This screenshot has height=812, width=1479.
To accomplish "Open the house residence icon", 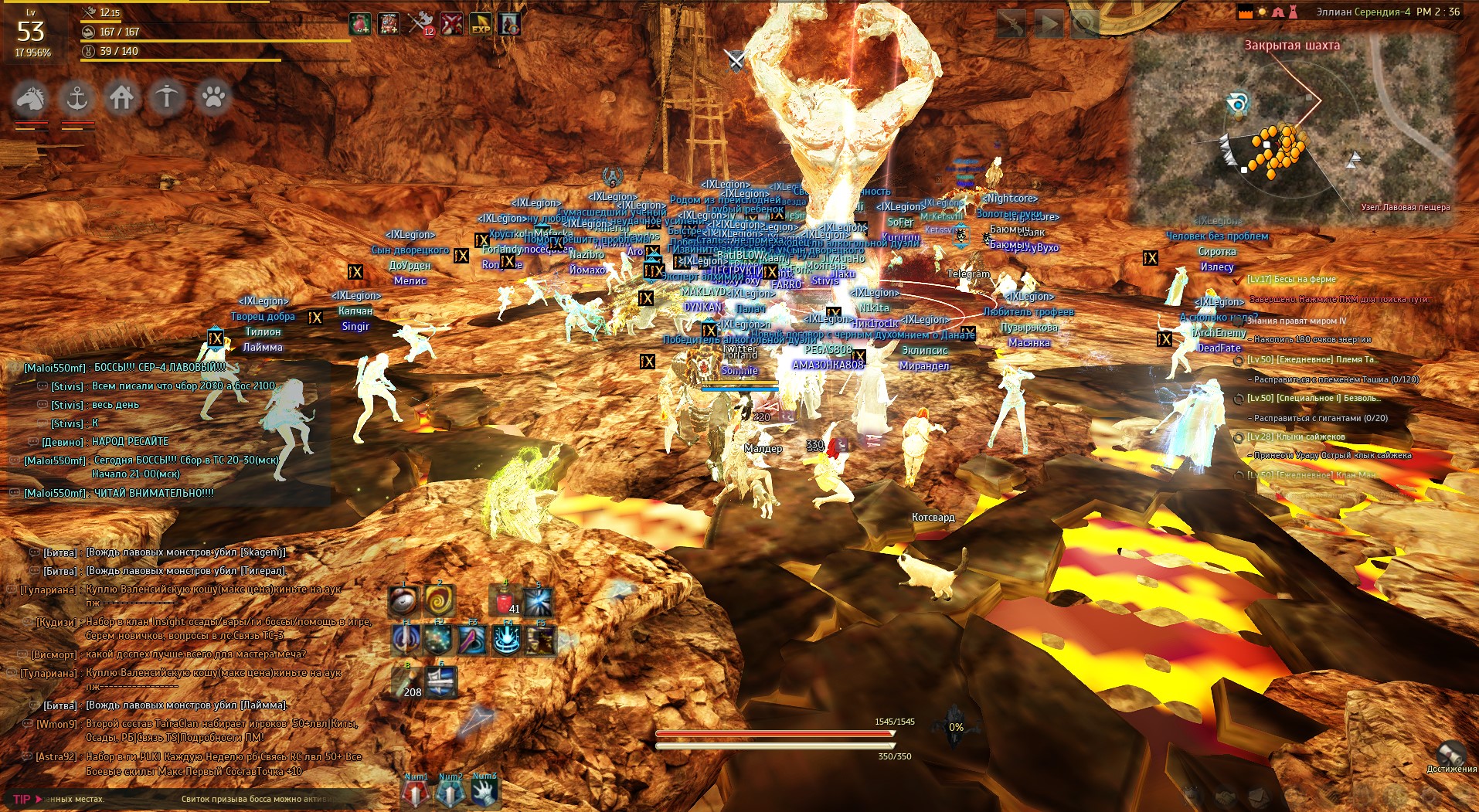I will pyautogui.click(x=121, y=98).
